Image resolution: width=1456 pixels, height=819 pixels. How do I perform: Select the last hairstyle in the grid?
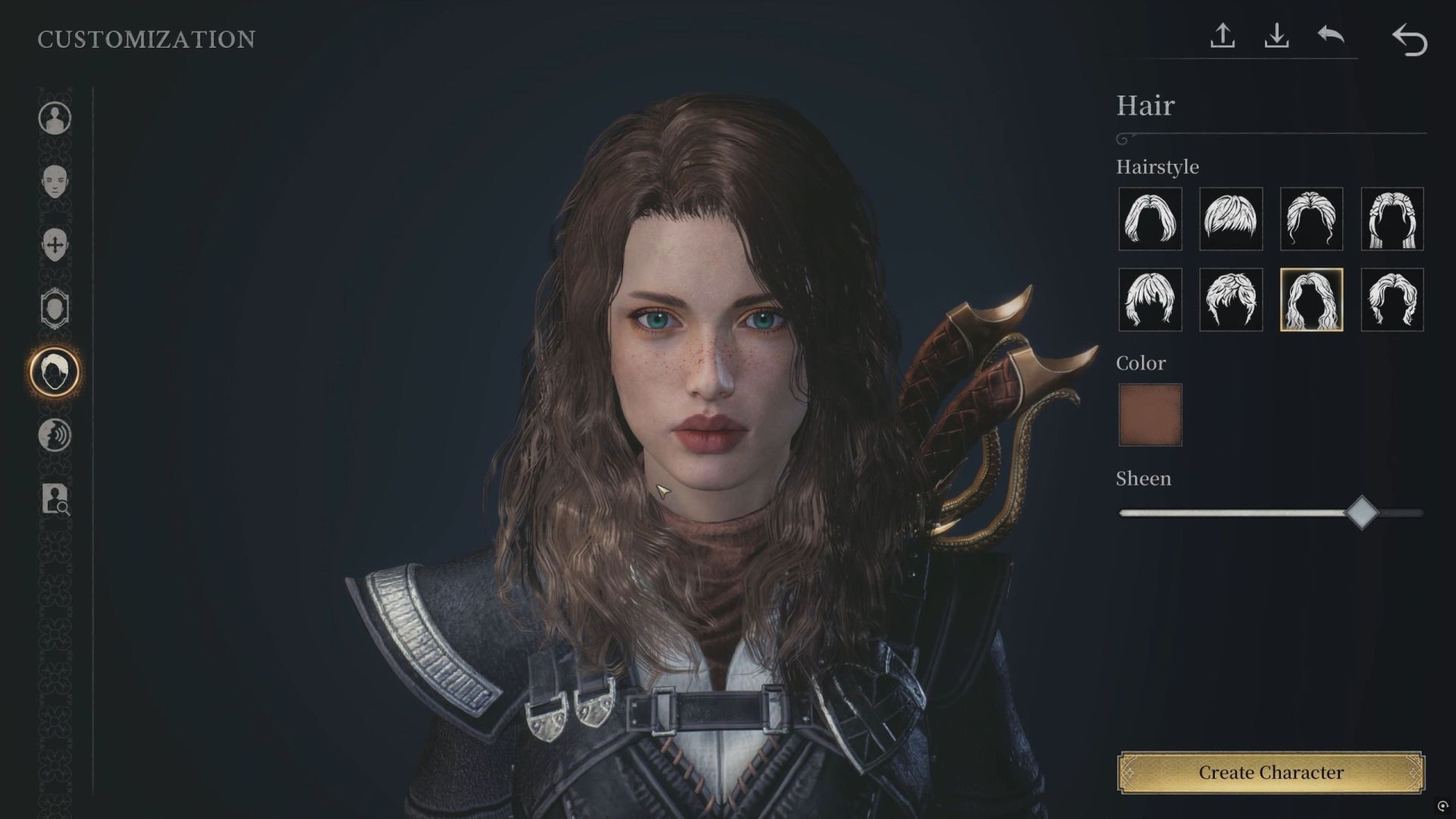[x=1392, y=300]
